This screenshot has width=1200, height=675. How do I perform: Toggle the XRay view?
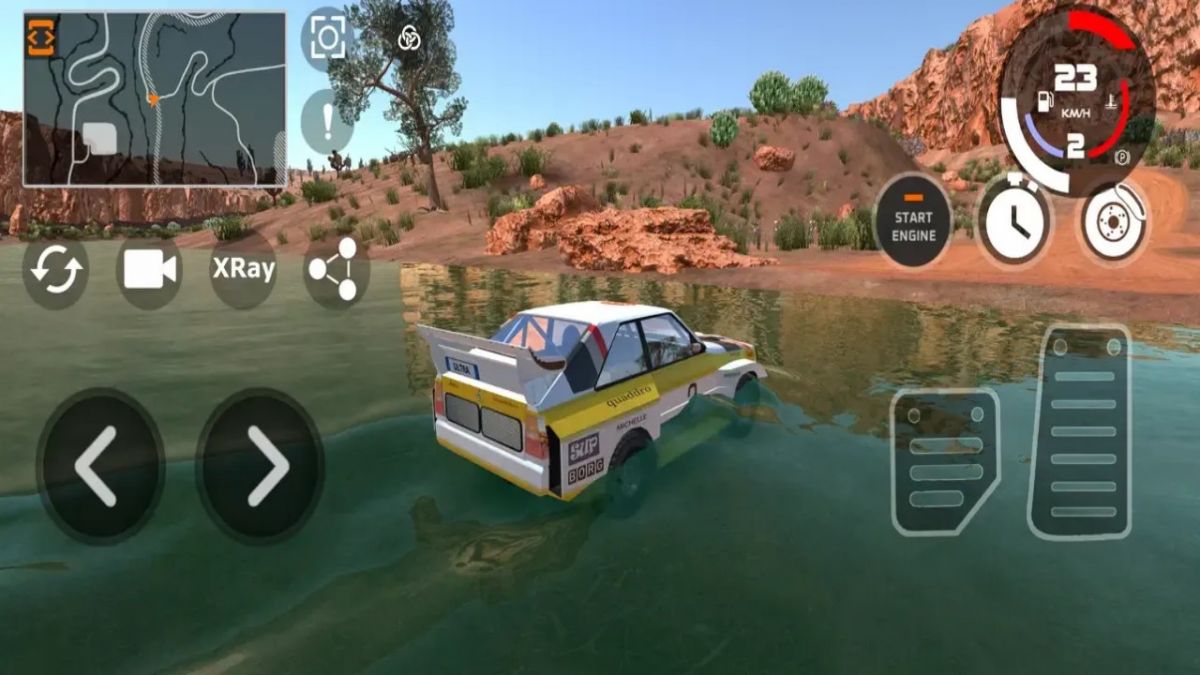coord(243,269)
